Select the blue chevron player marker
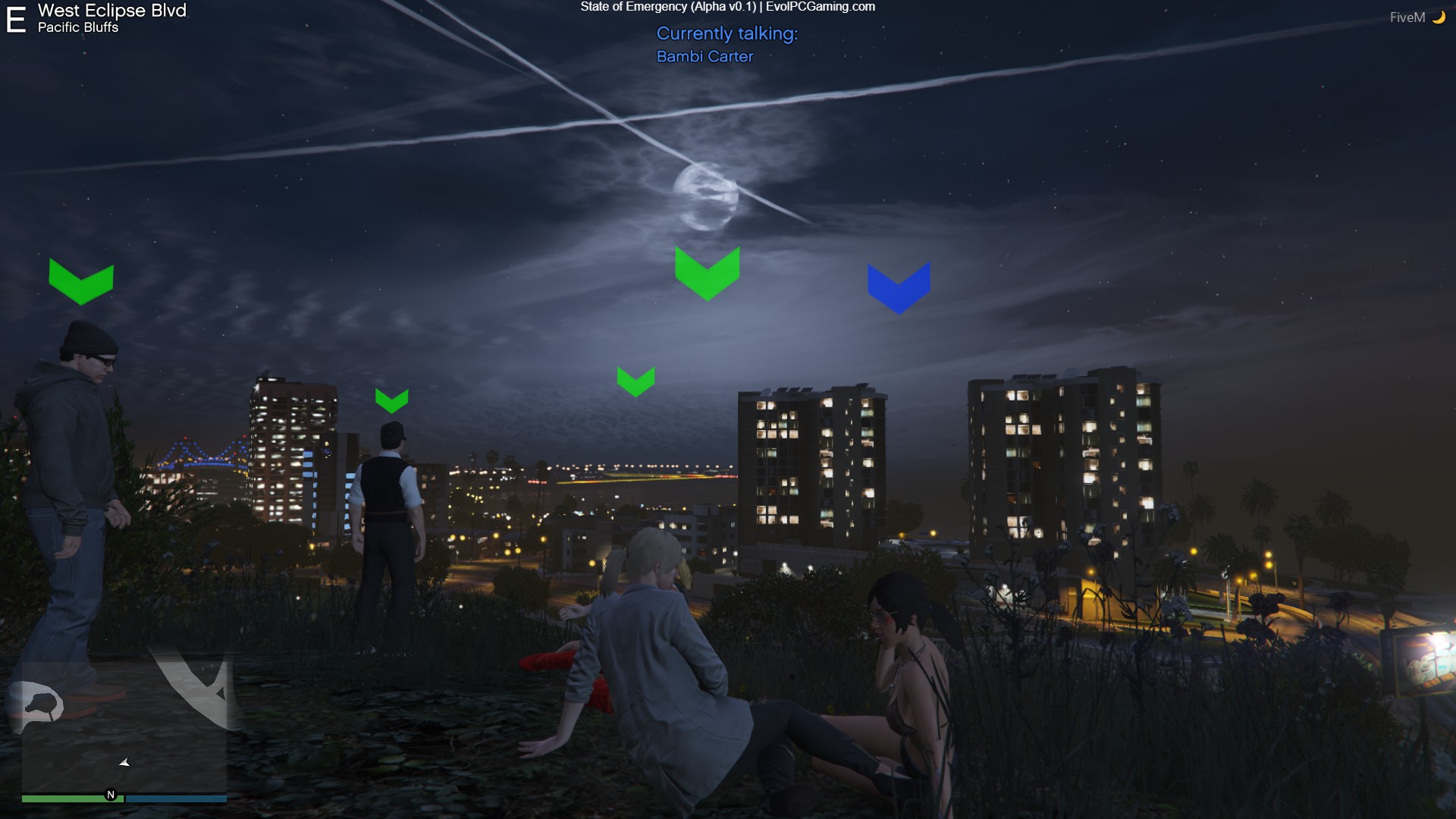Image resolution: width=1456 pixels, height=819 pixels. coord(899,287)
